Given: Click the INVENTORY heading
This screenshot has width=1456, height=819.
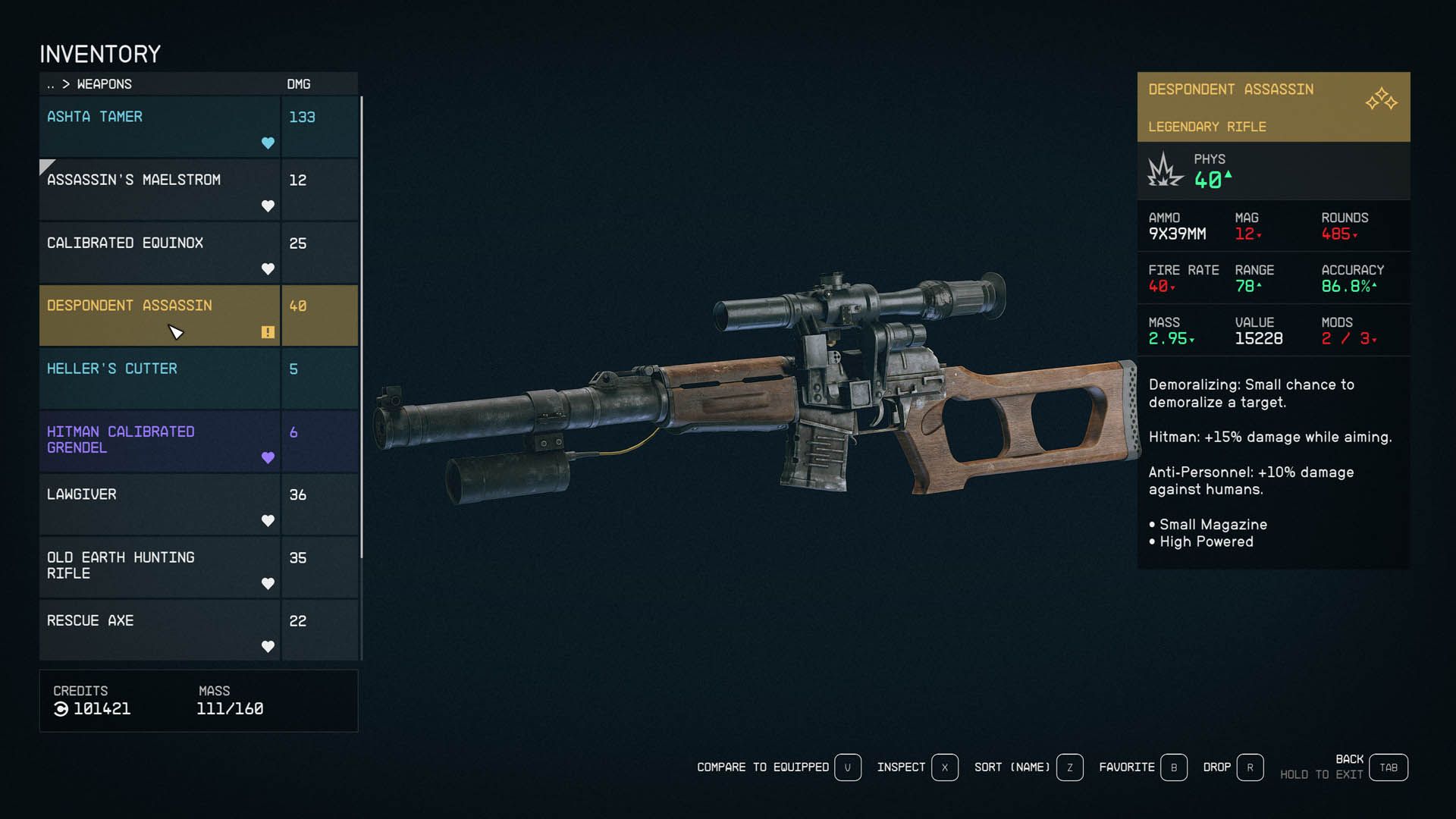Looking at the screenshot, I should pos(99,54).
